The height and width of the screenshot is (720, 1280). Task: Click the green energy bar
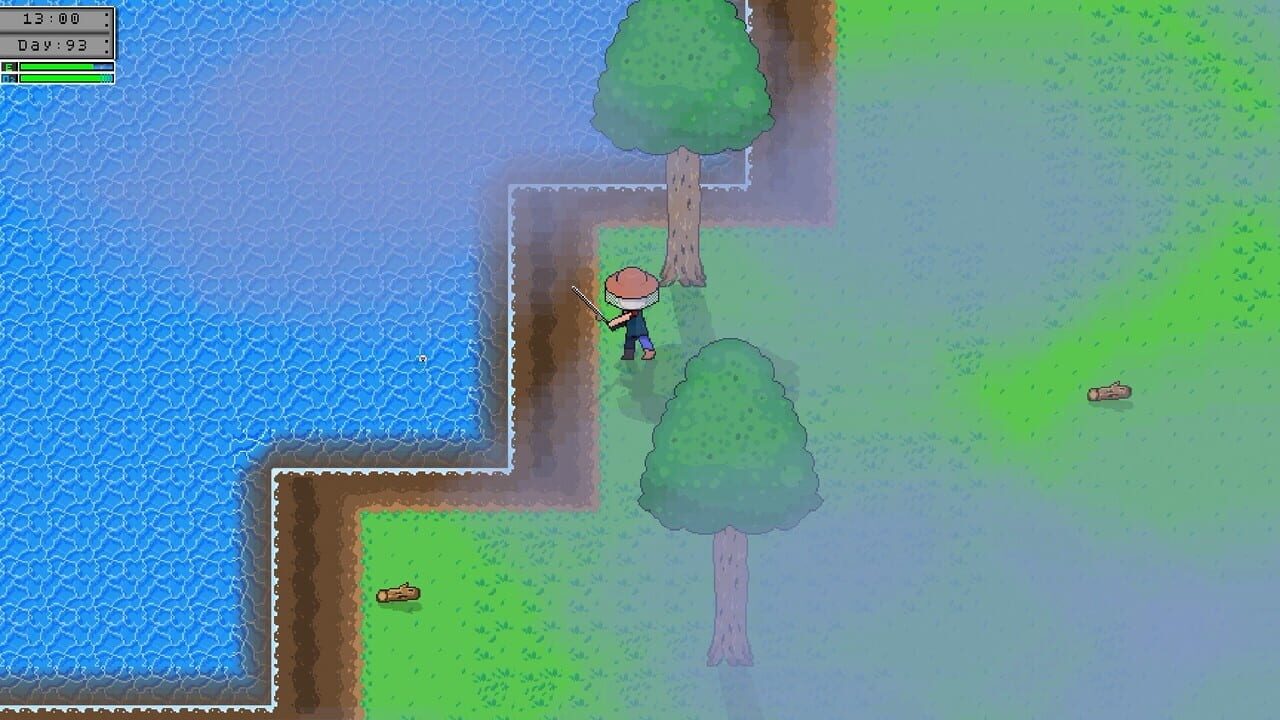[55, 66]
